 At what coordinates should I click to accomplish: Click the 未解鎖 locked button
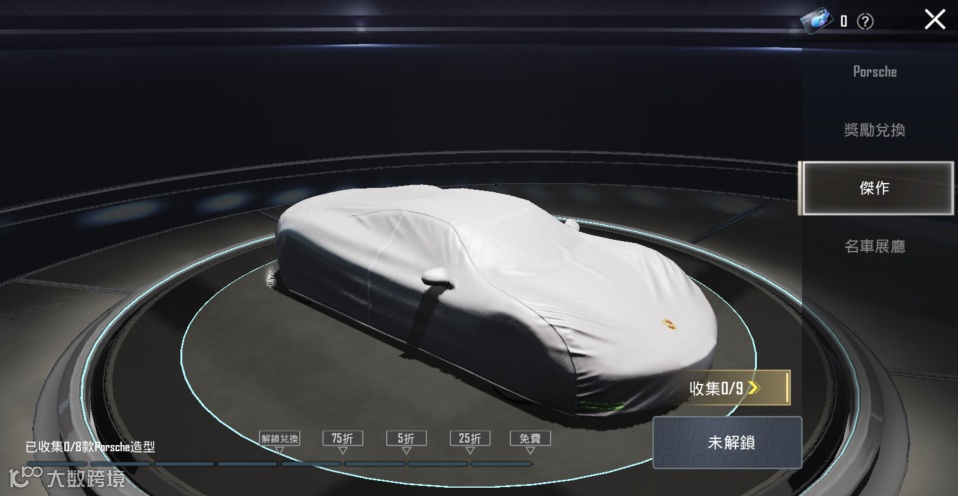[x=727, y=443]
